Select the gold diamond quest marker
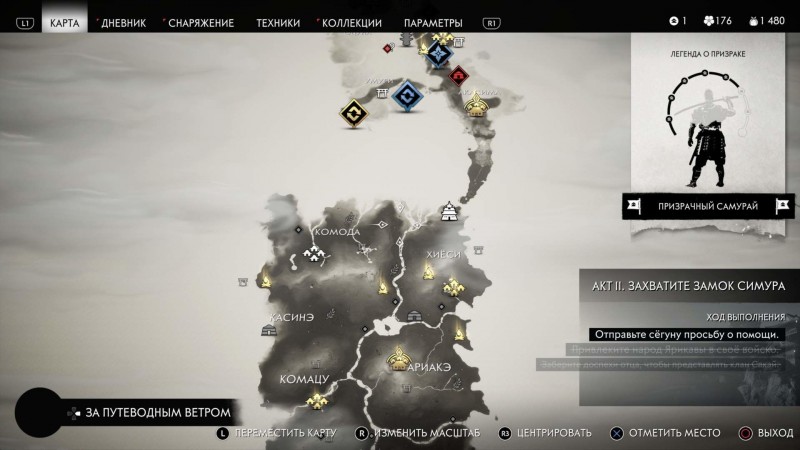The image size is (800, 450). pos(353,115)
